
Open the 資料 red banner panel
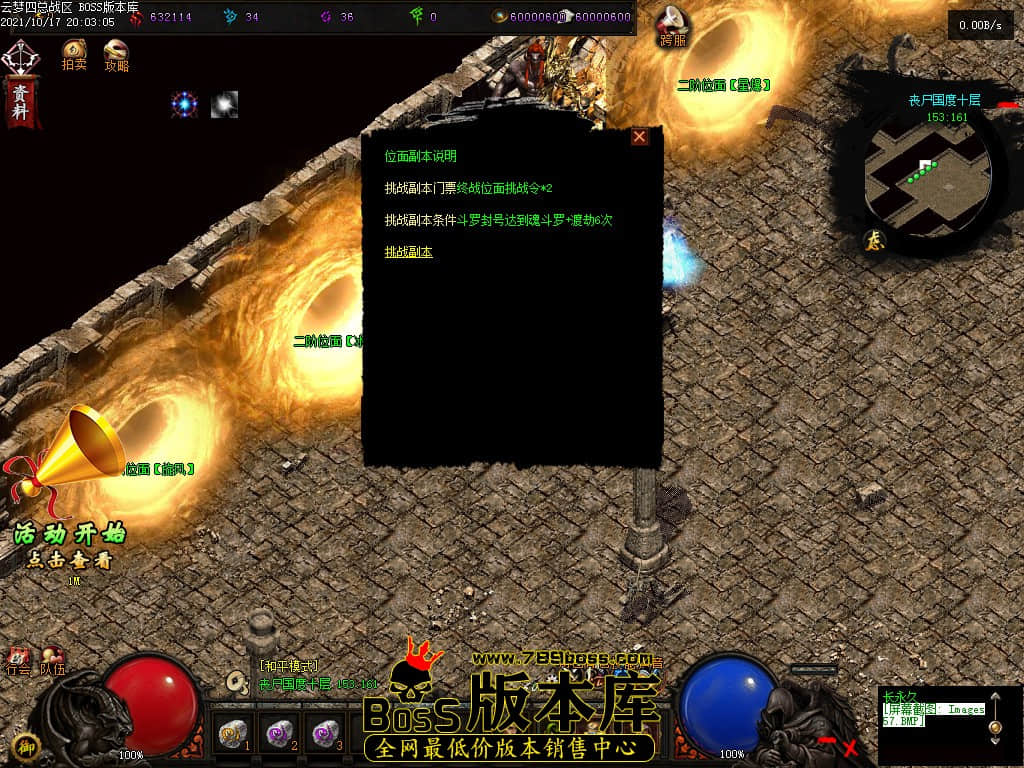(x=20, y=100)
